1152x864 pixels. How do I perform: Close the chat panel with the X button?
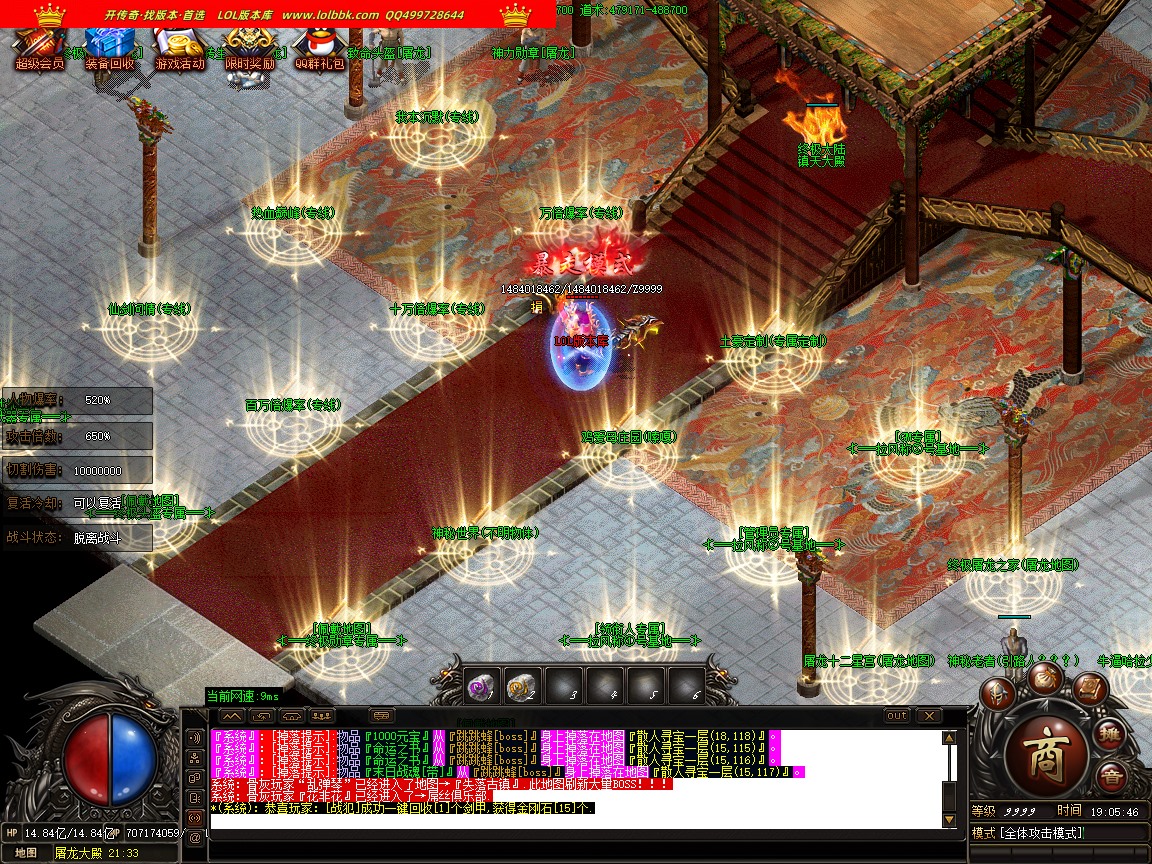coord(929,716)
